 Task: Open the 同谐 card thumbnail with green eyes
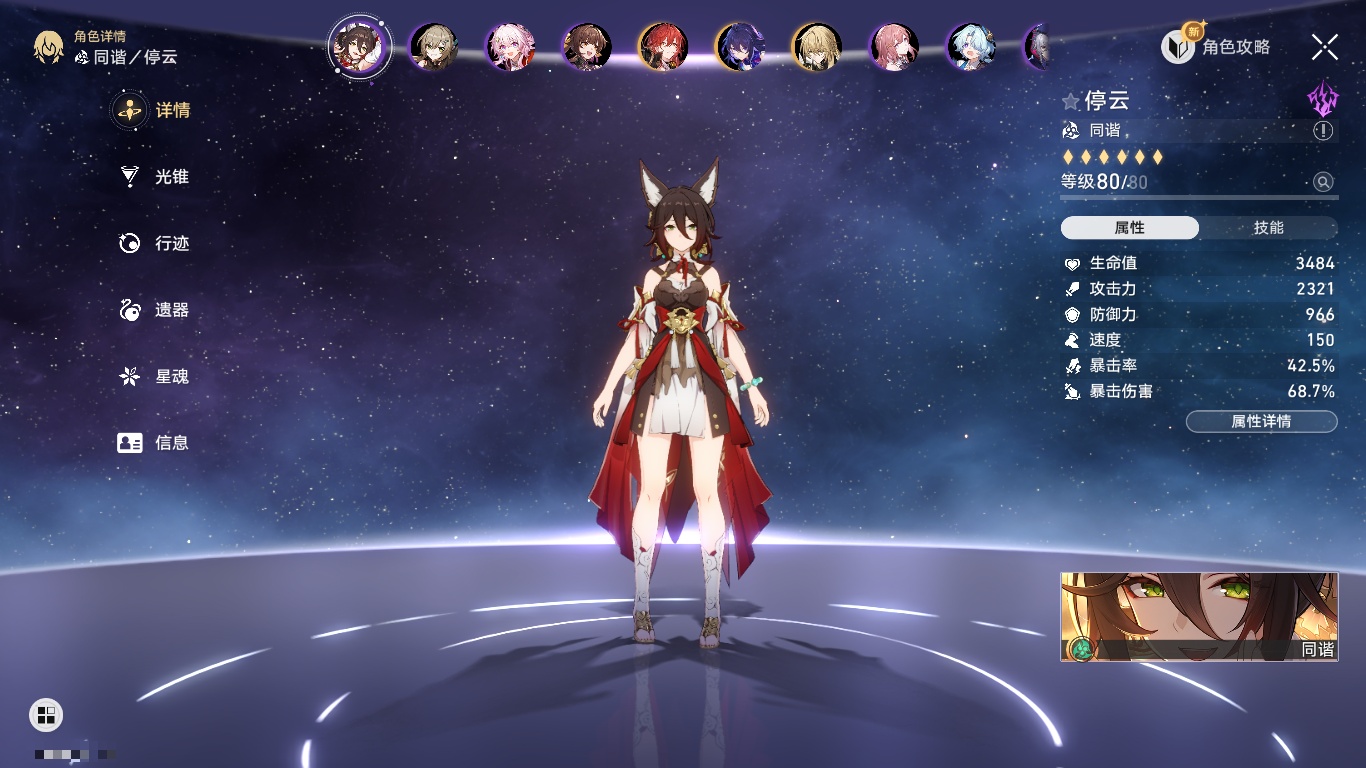click(1199, 616)
